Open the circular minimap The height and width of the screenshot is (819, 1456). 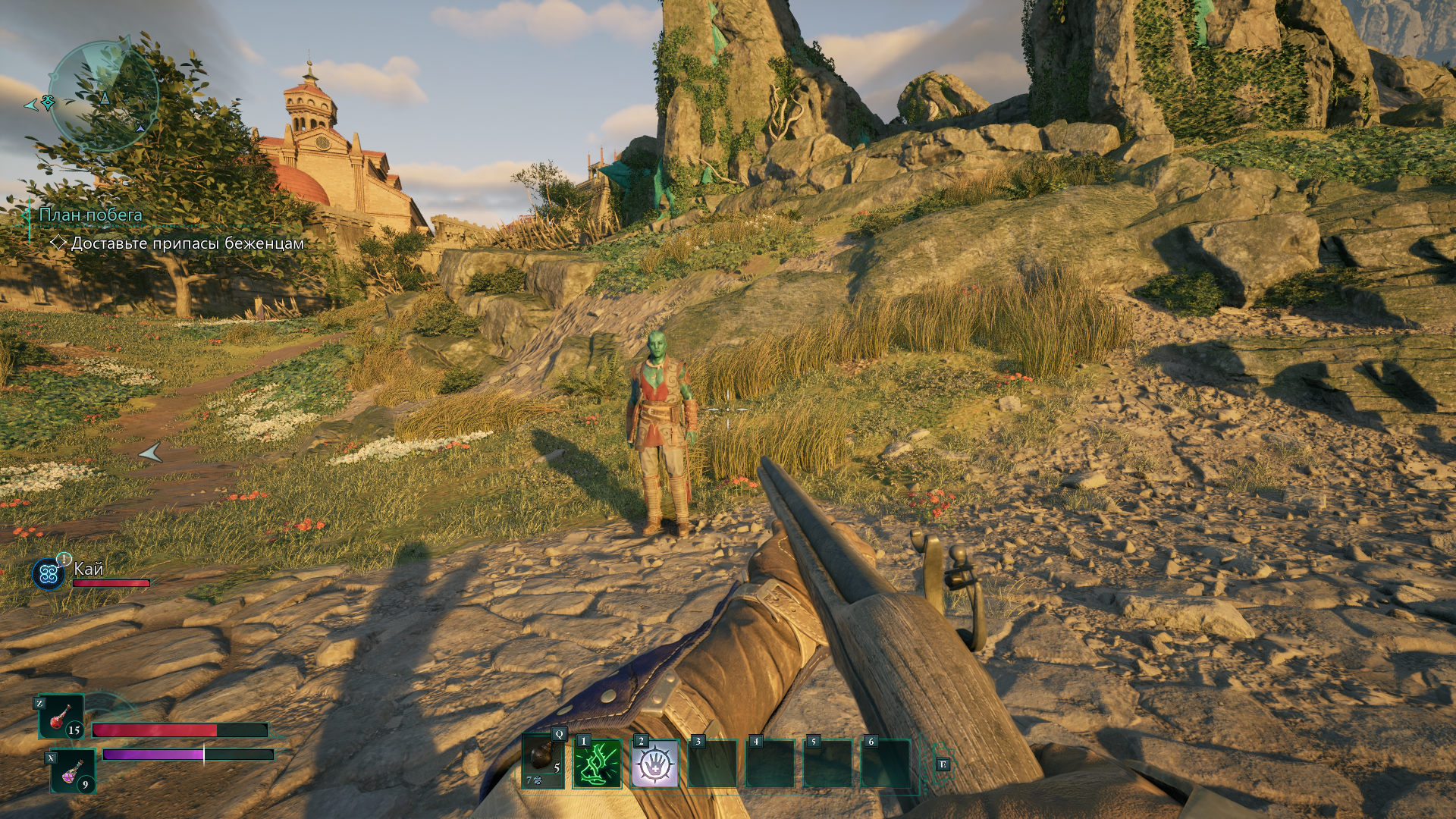tap(104, 96)
